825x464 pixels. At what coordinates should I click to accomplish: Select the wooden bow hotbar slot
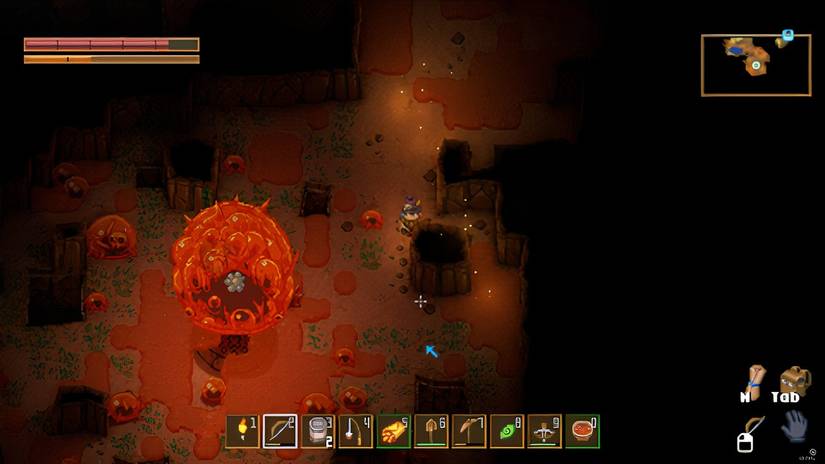pos(279,431)
